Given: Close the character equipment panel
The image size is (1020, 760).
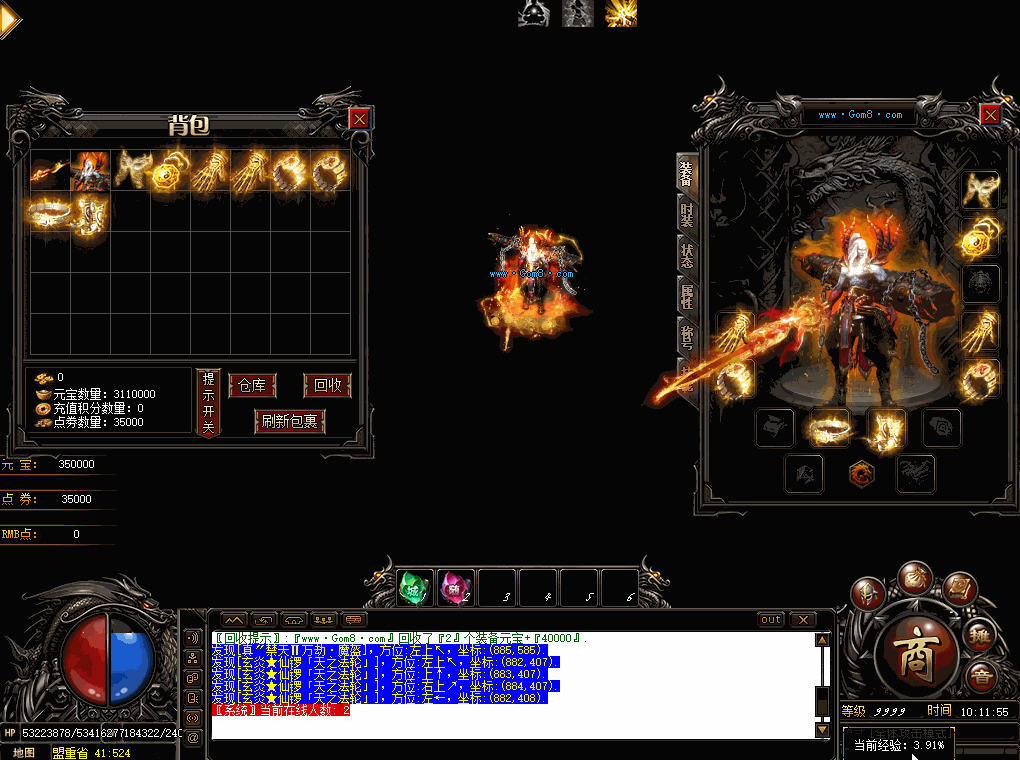Looking at the screenshot, I should click(990, 114).
